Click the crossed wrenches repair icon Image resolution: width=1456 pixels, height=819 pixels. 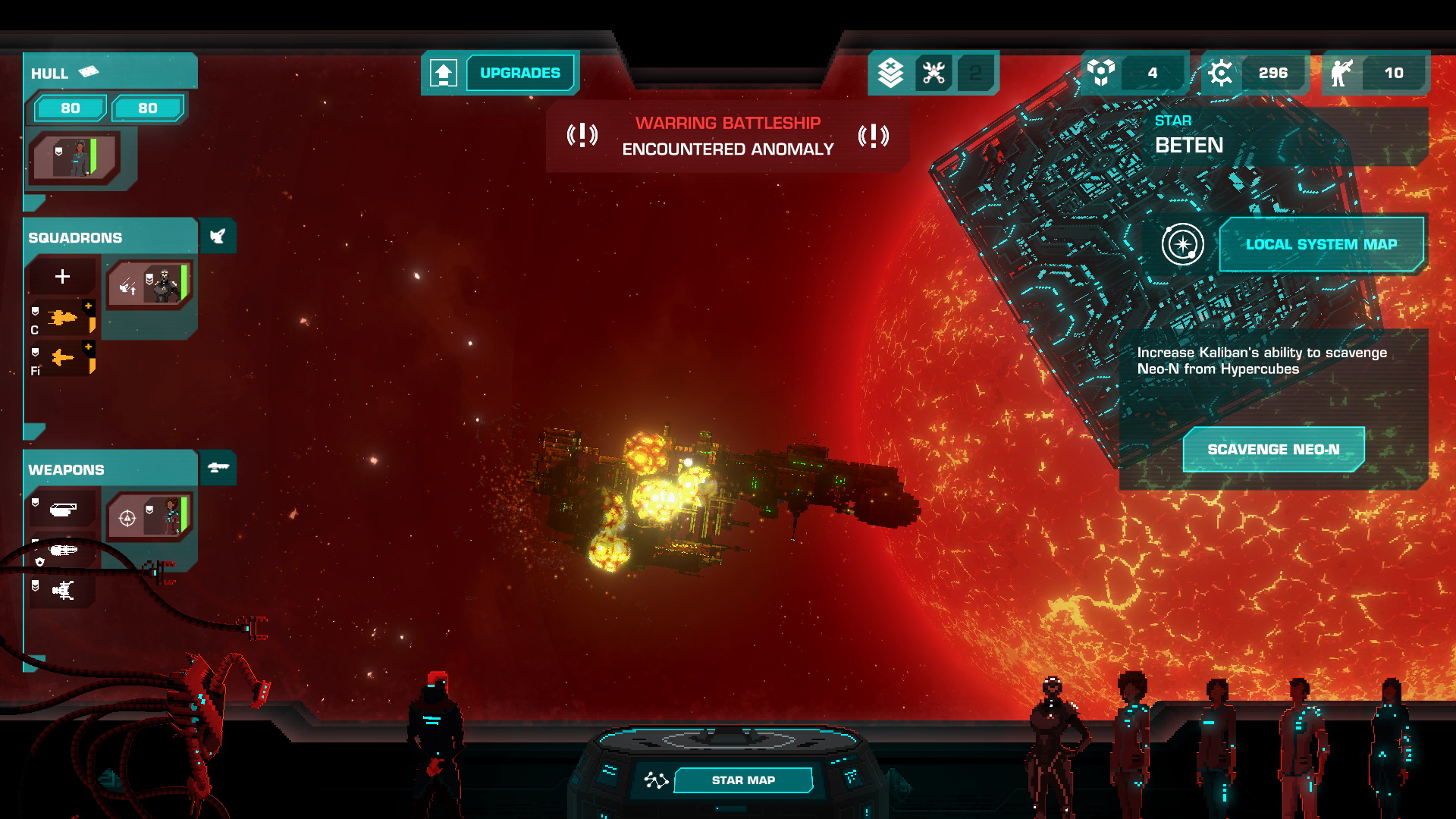(x=934, y=73)
